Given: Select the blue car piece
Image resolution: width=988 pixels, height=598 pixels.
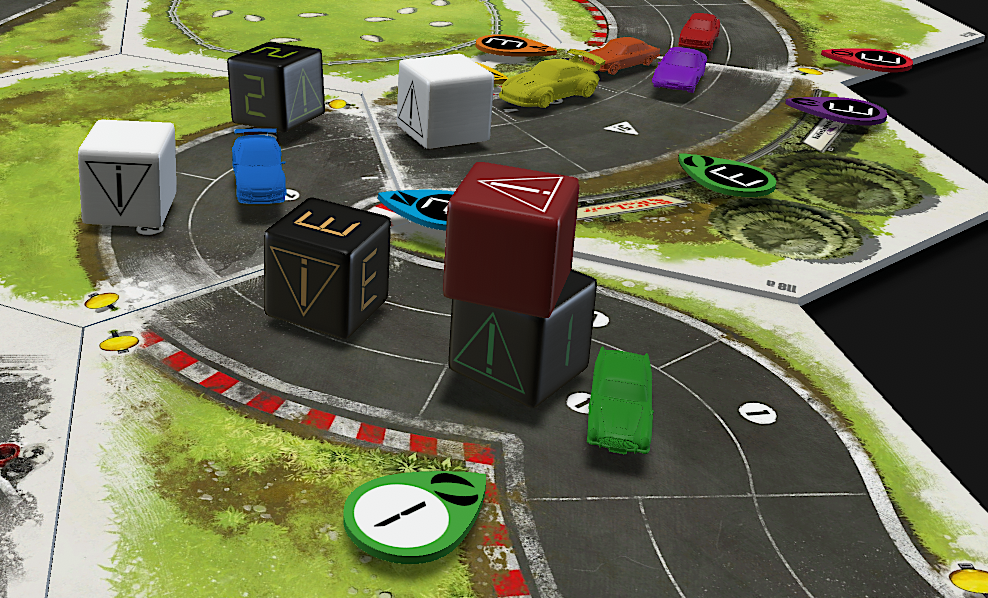Looking at the screenshot, I should click(257, 167).
